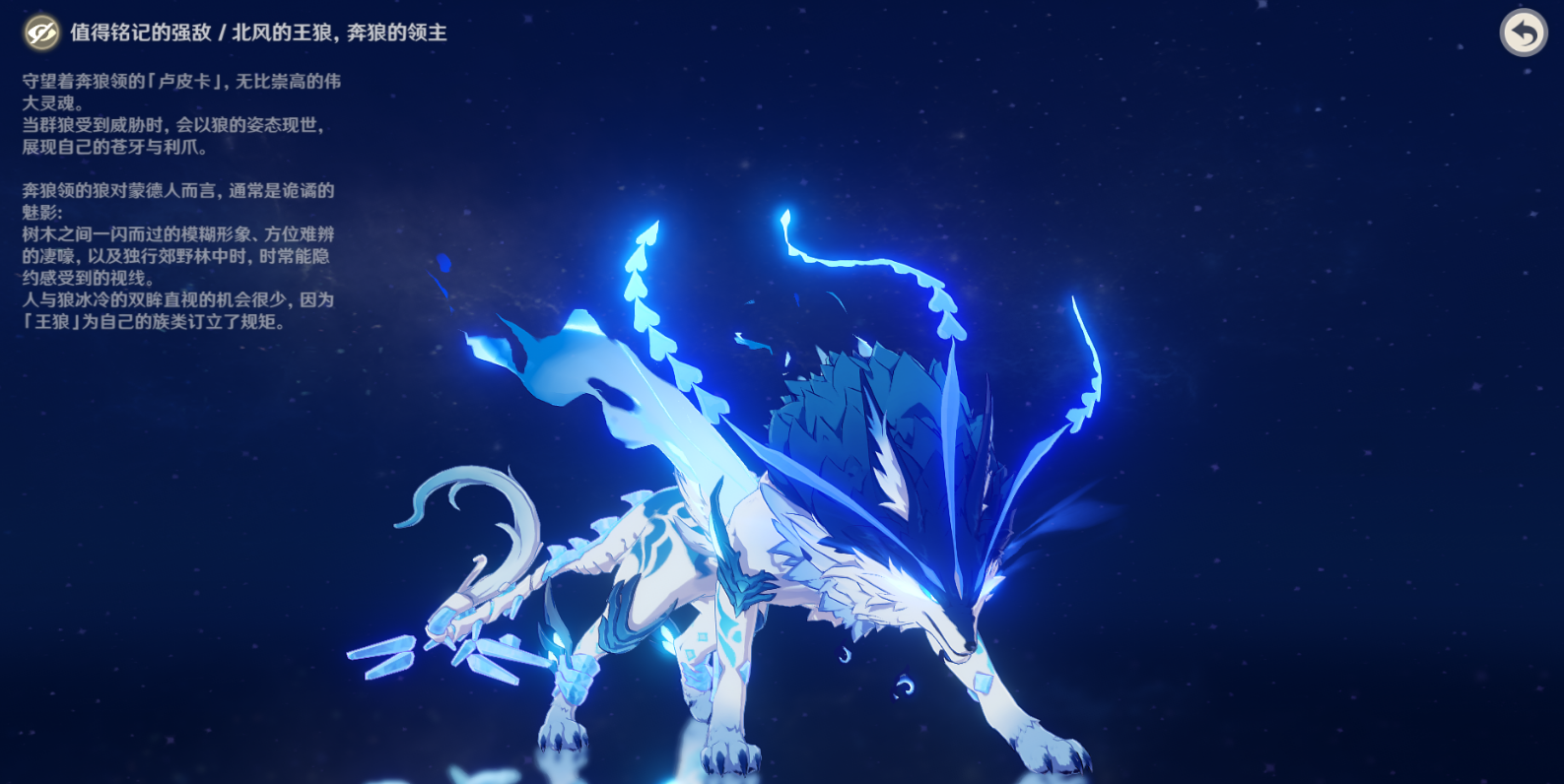Click the round back arrow button
The height and width of the screenshot is (784, 1564).
(1523, 33)
